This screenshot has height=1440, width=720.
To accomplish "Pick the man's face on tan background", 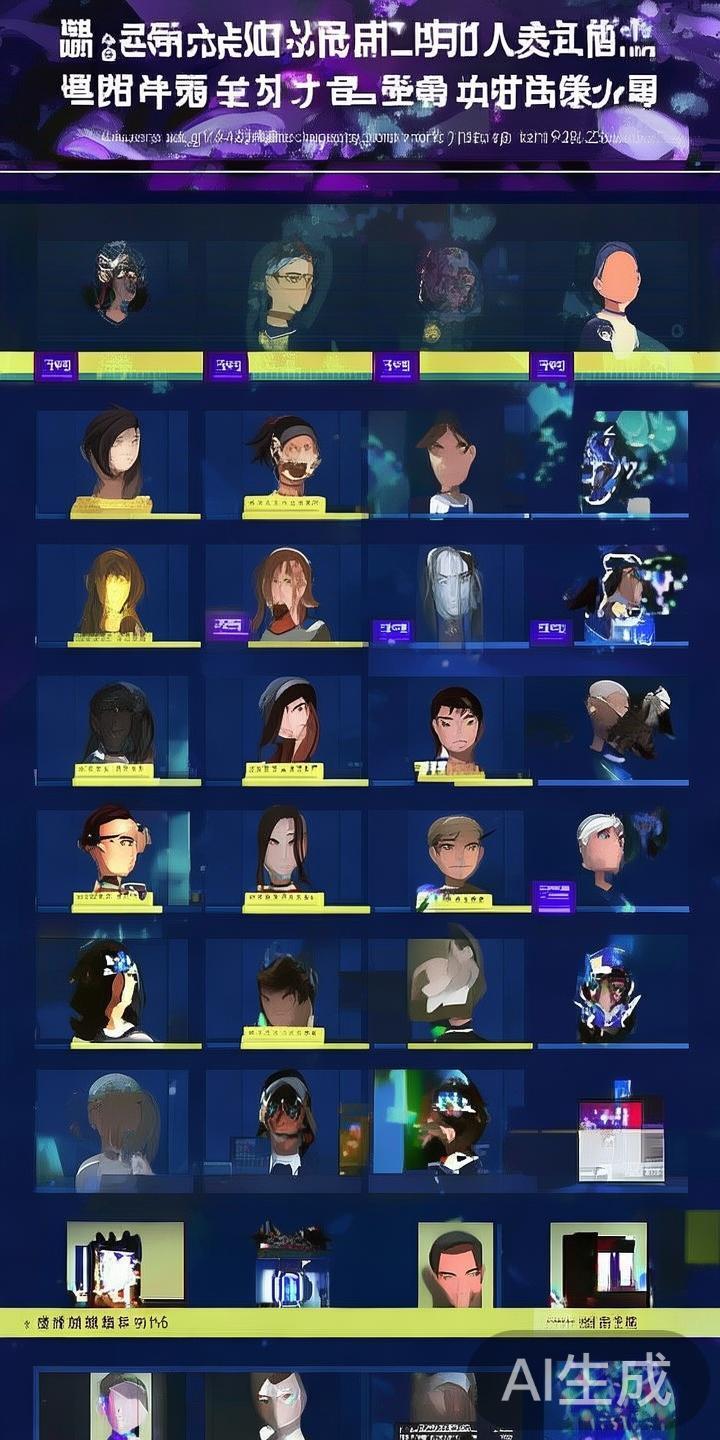I will (x=455, y=1264).
